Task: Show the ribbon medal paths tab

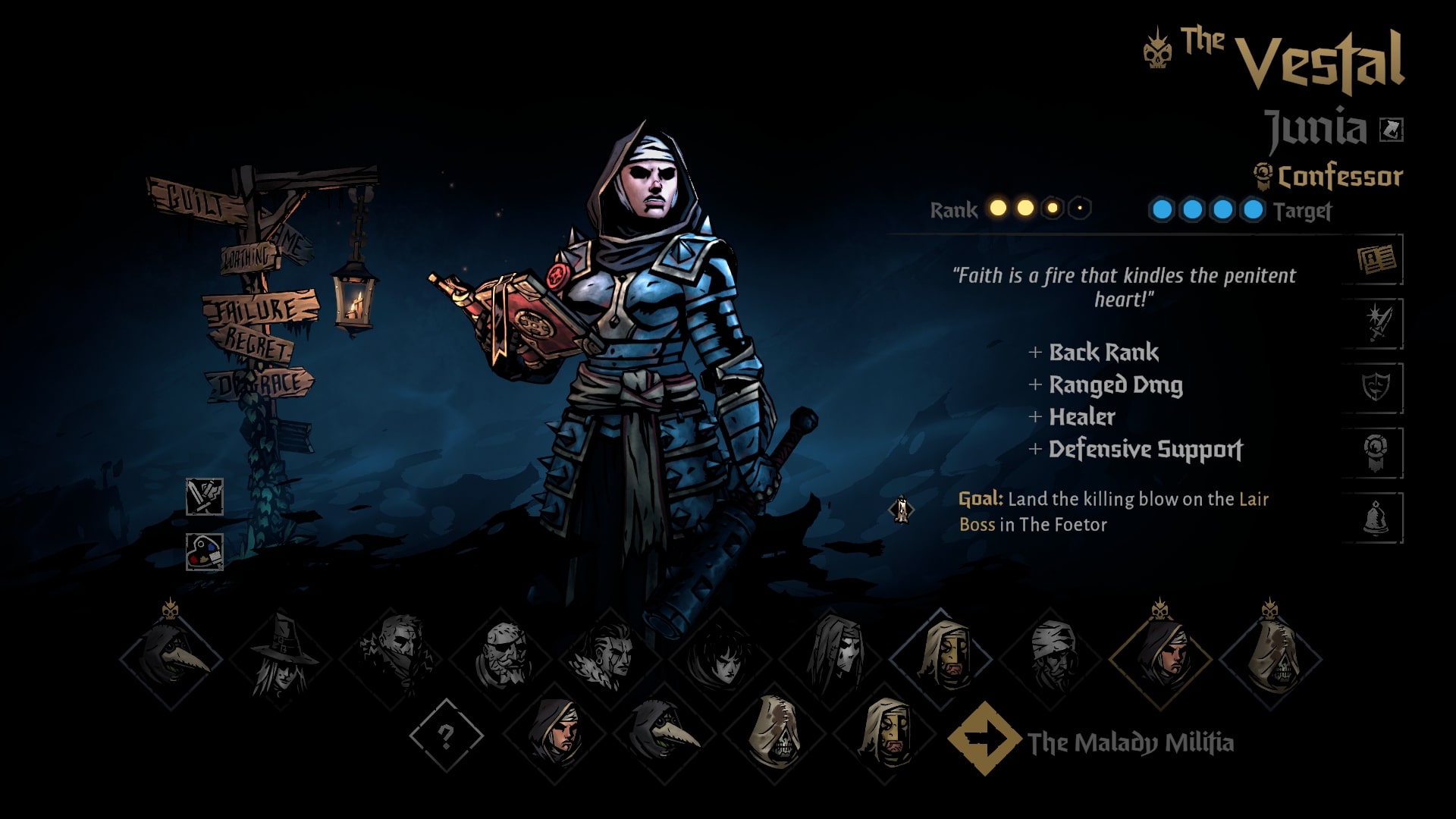Action: click(1376, 453)
